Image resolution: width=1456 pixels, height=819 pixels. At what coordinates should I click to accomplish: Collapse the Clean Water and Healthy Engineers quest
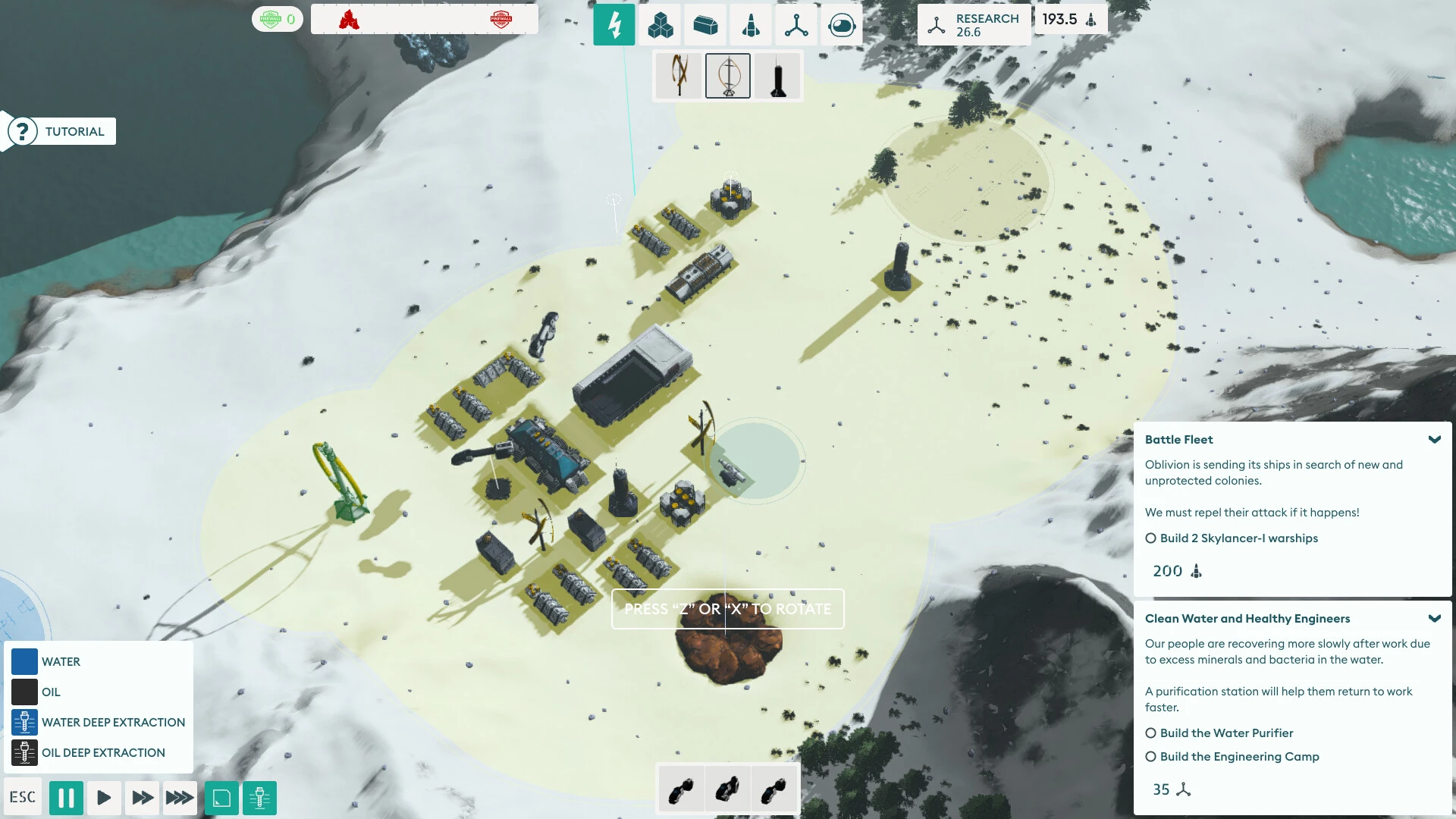click(1434, 619)
